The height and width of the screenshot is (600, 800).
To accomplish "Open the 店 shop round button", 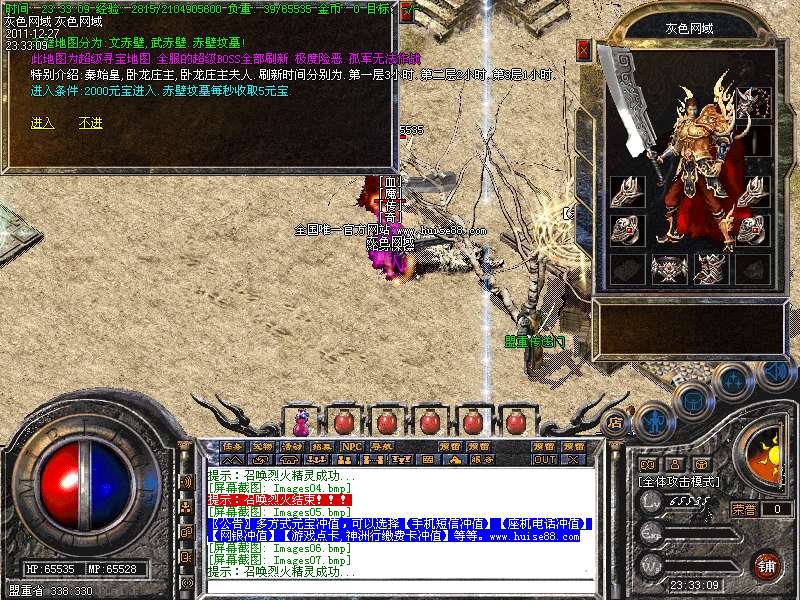I will [x=616, y=421].
